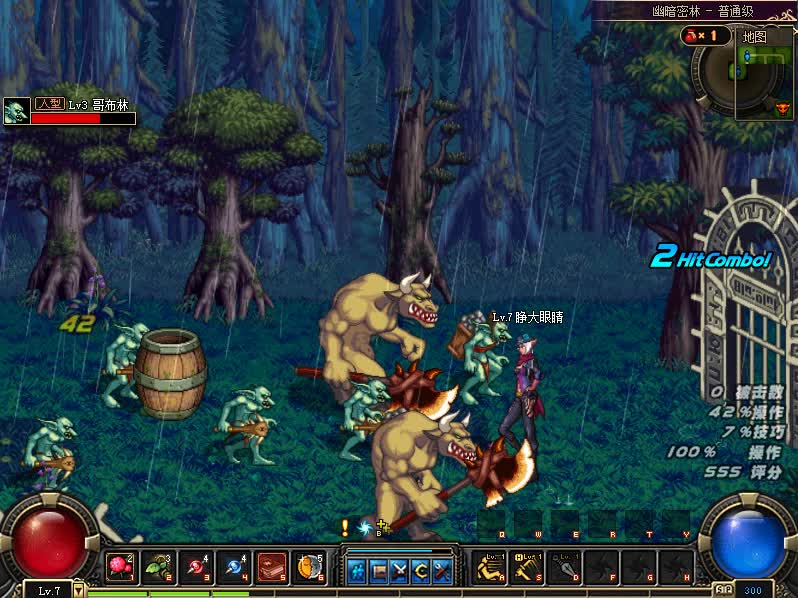Activate the dagger skill on D
798x598 pixels.
[x=565, y=568]
